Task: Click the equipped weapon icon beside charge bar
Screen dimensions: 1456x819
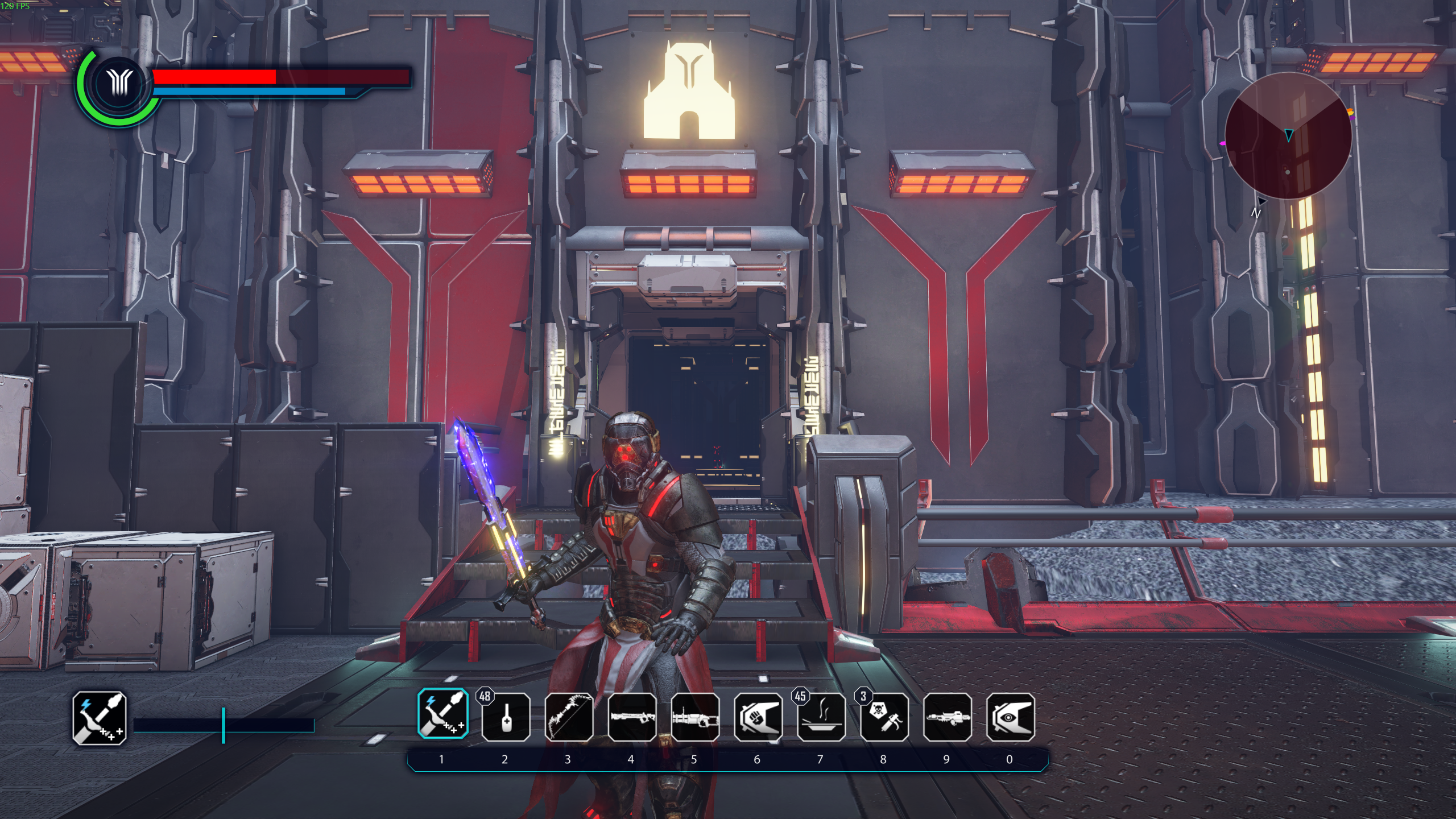Action: click(x=100, y=718)
